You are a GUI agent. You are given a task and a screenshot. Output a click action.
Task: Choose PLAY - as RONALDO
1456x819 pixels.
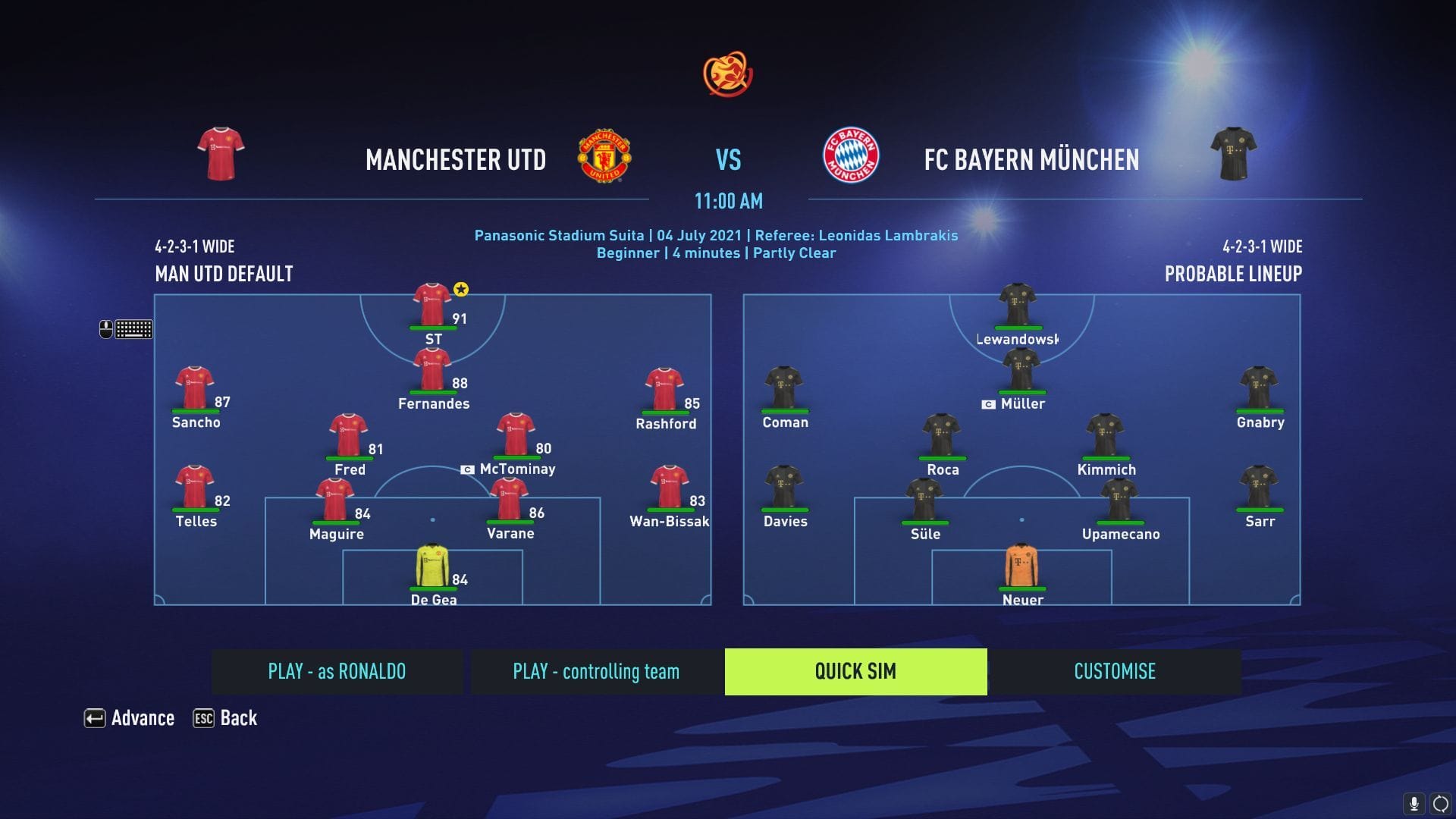pos(337,671)
